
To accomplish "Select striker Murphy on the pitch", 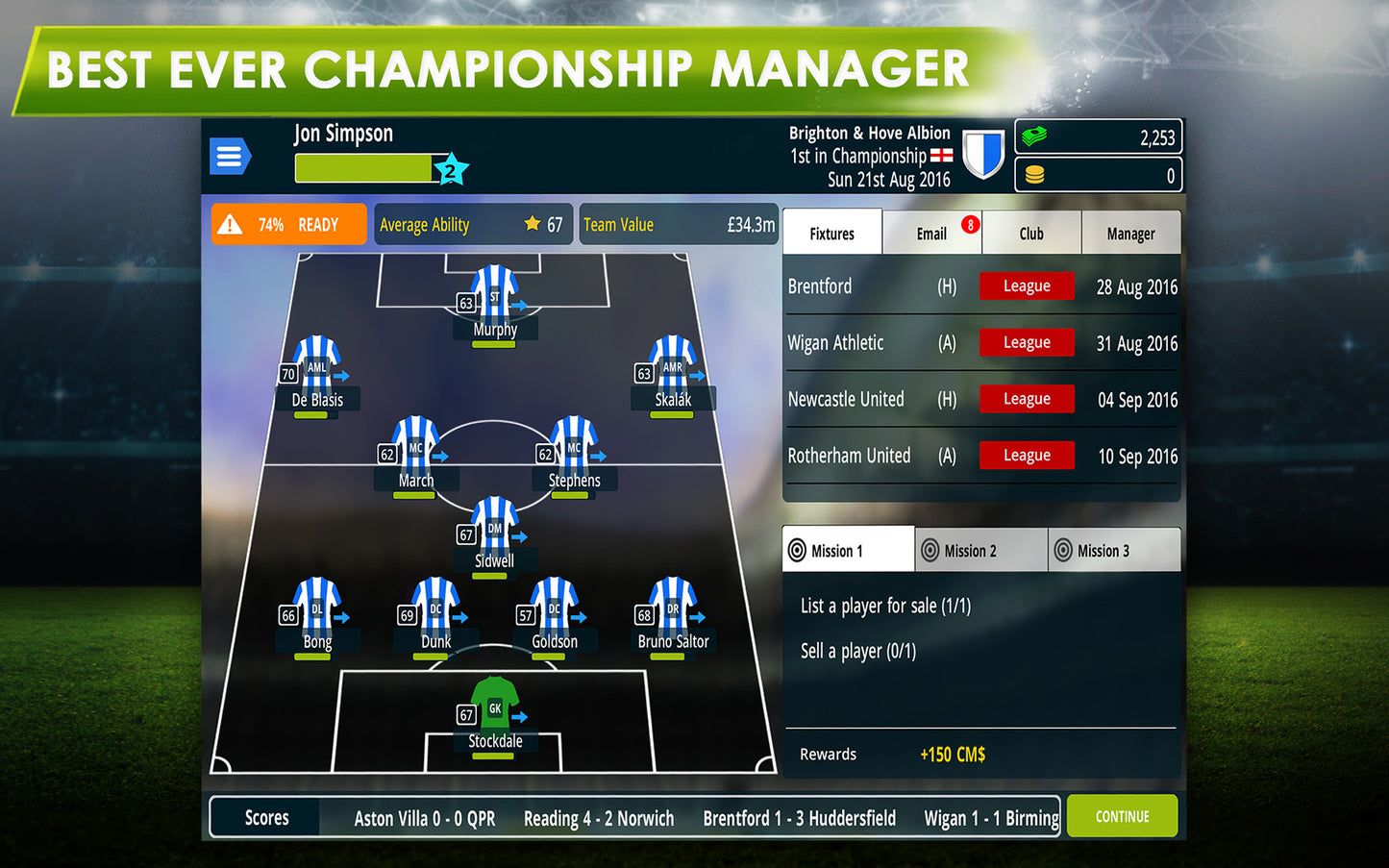I will (x=495, y=298).
